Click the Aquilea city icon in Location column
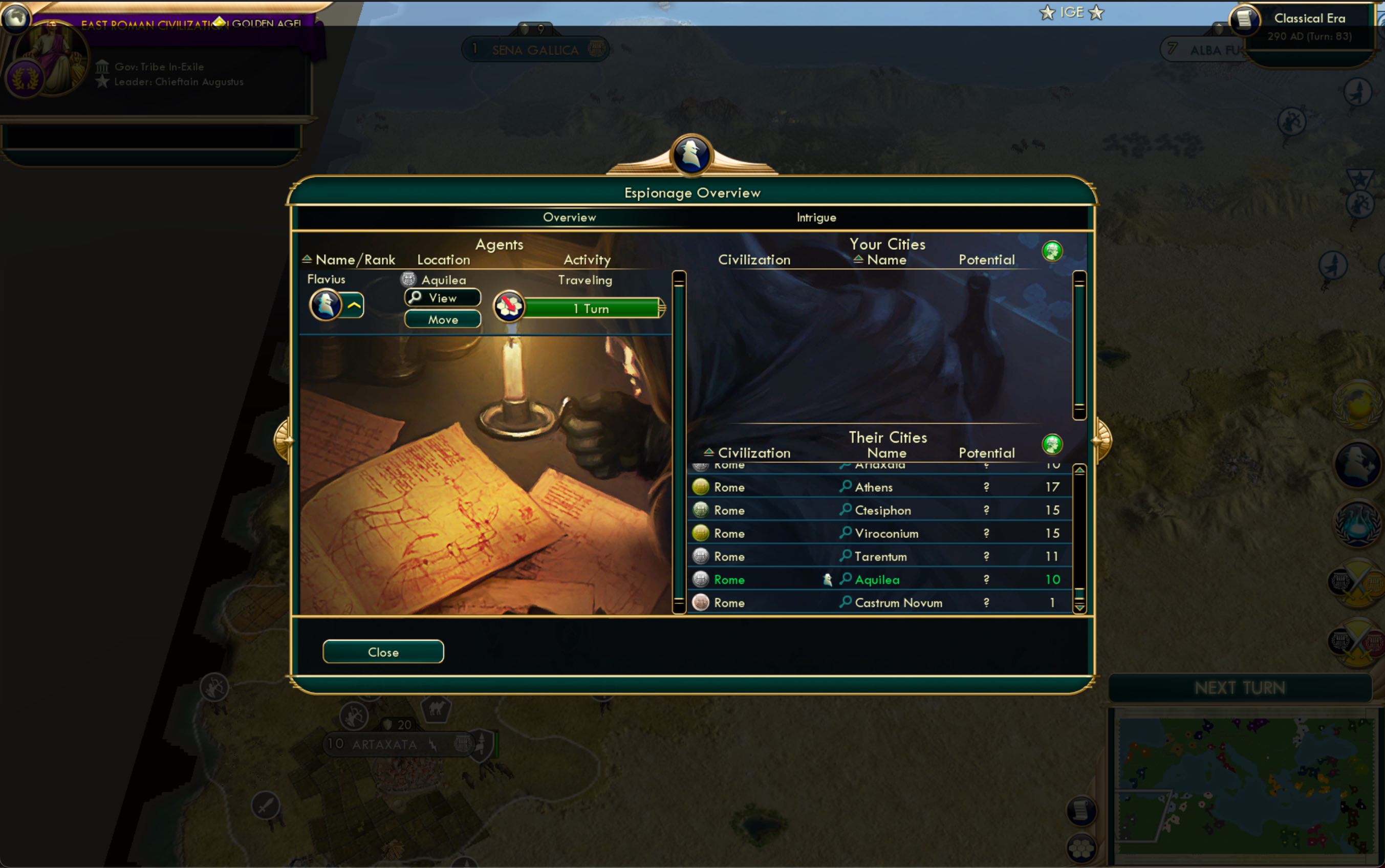Viewport: 1385px width, 868px height. (408, 279)
